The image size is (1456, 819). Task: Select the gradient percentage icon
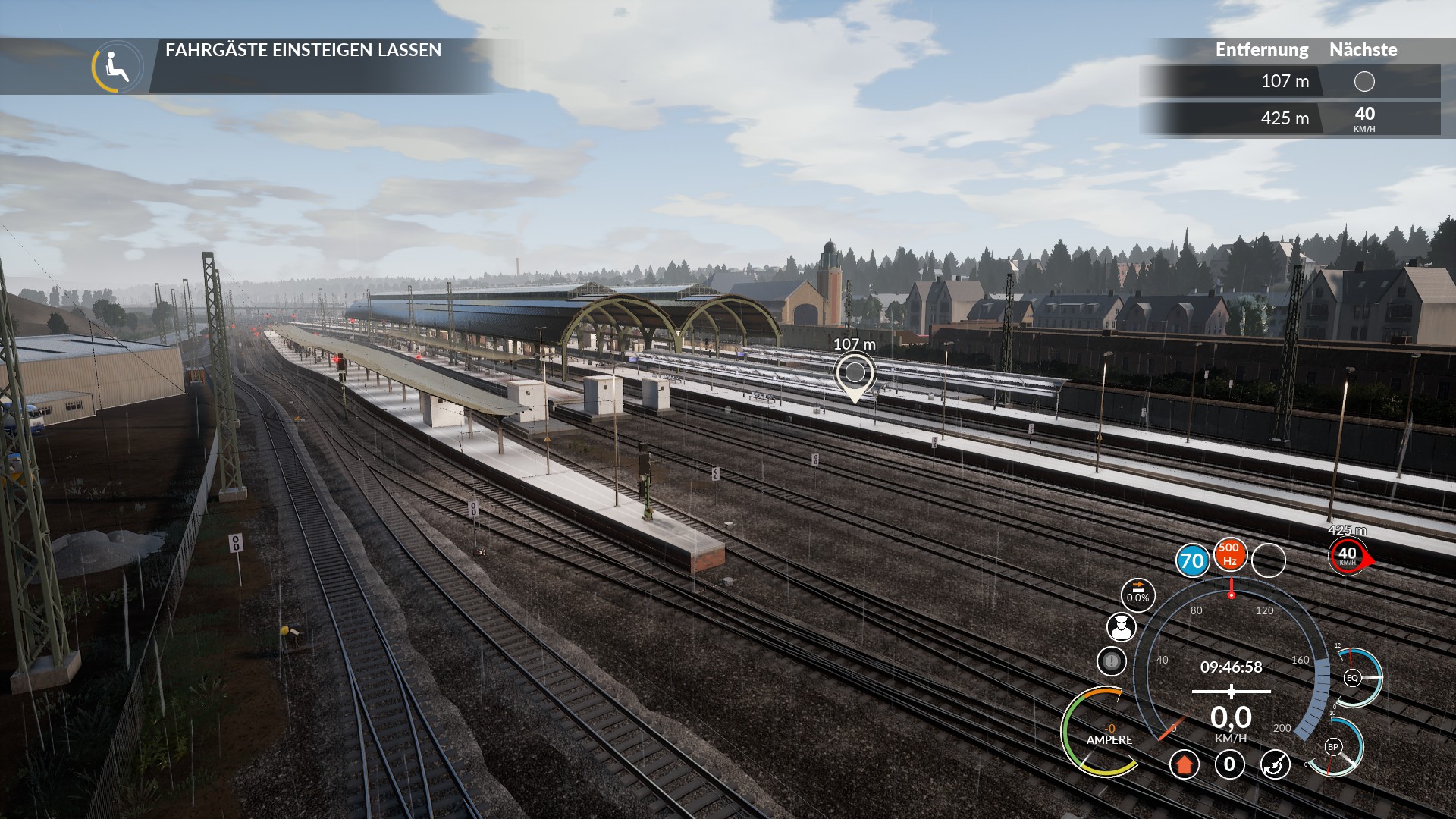point(1137,595)
